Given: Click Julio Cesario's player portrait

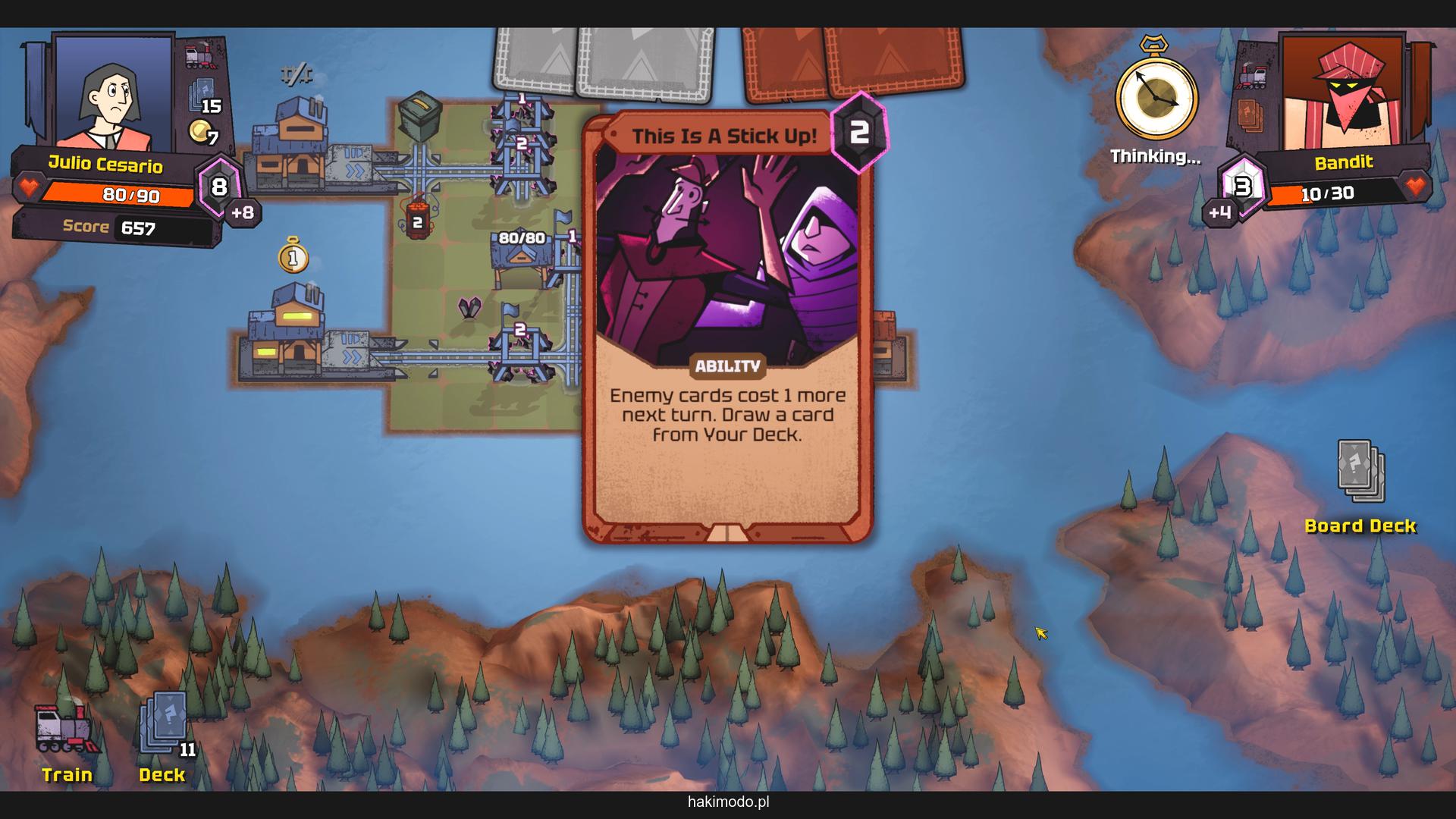Looking at the screenshot, I should (114, 93).
